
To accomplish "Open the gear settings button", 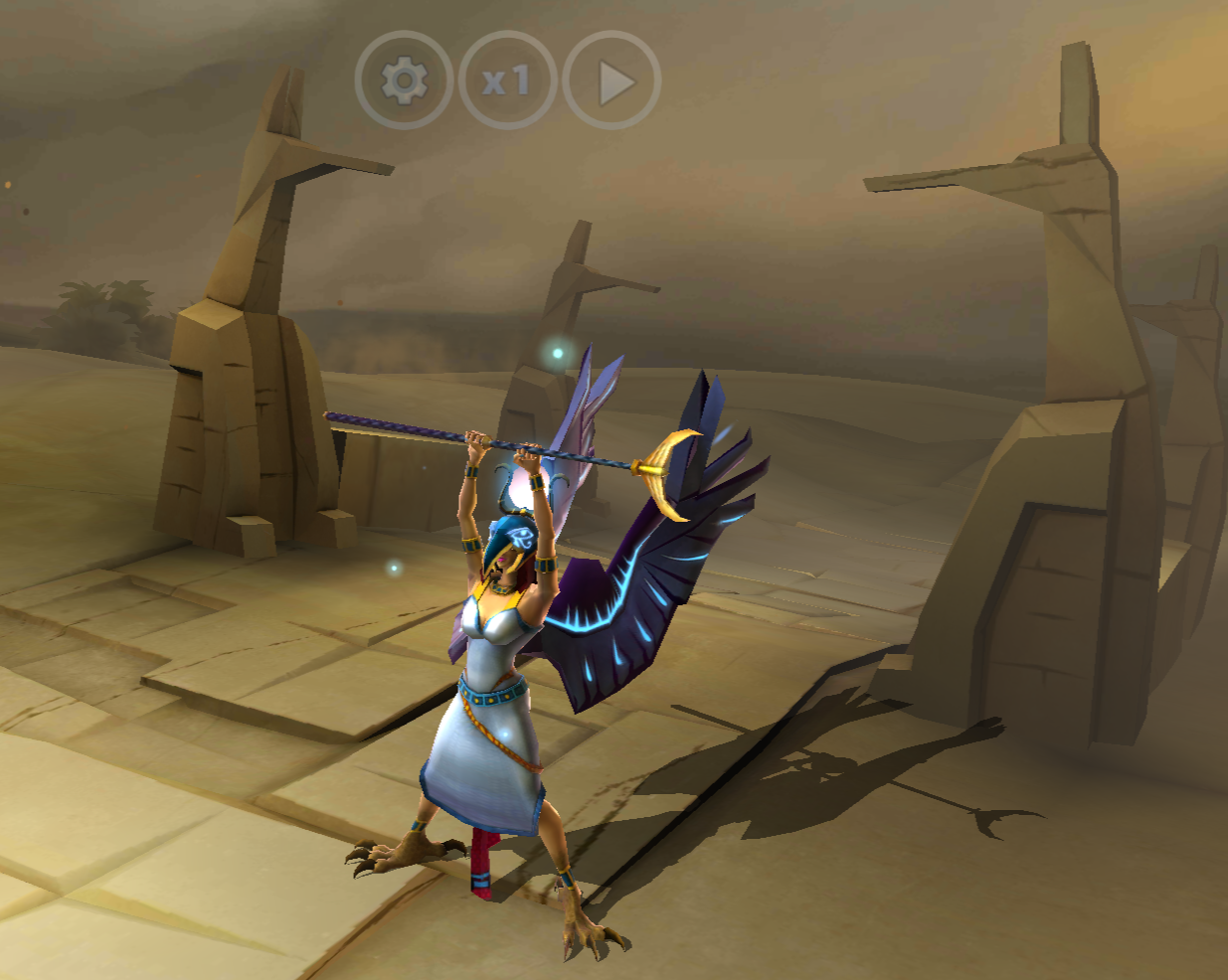I will [x=404, y=81].
